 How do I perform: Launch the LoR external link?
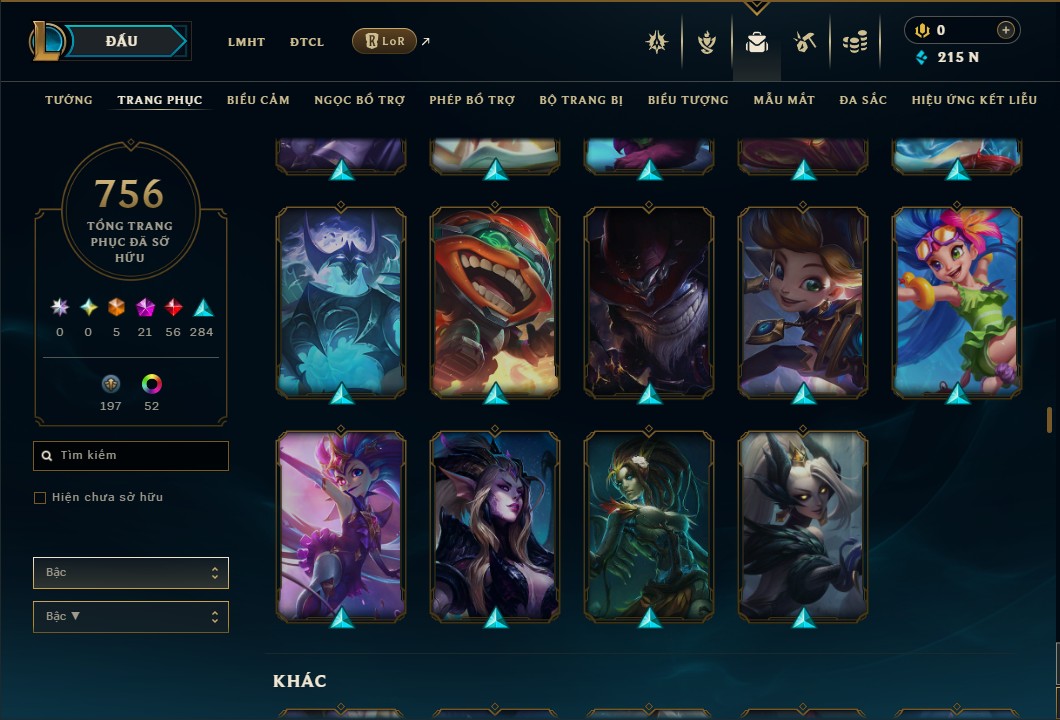385,41
